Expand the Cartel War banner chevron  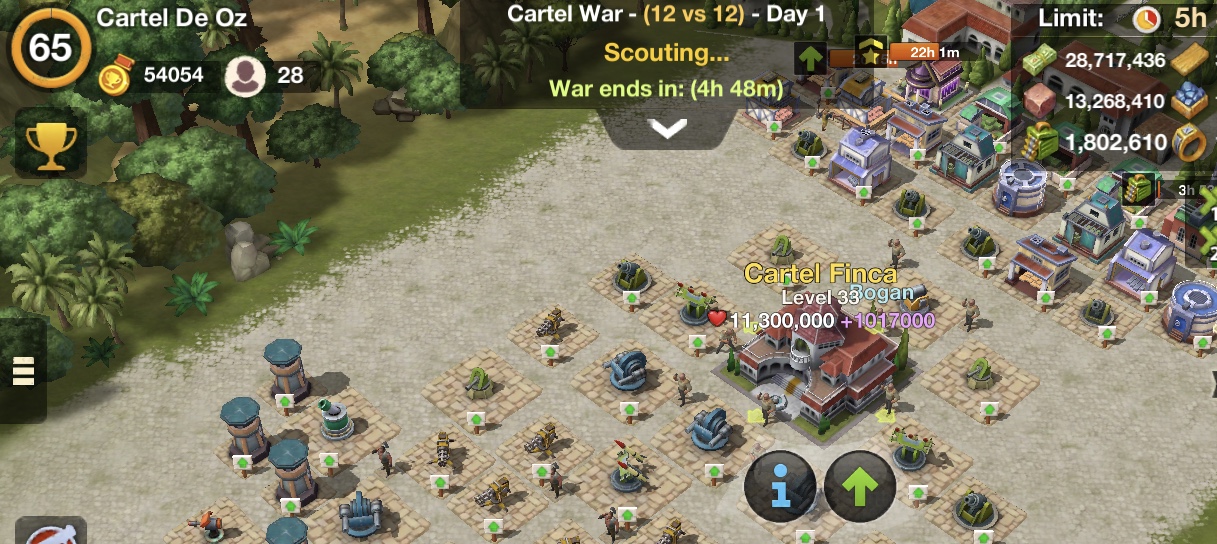(x=667, y=128)
